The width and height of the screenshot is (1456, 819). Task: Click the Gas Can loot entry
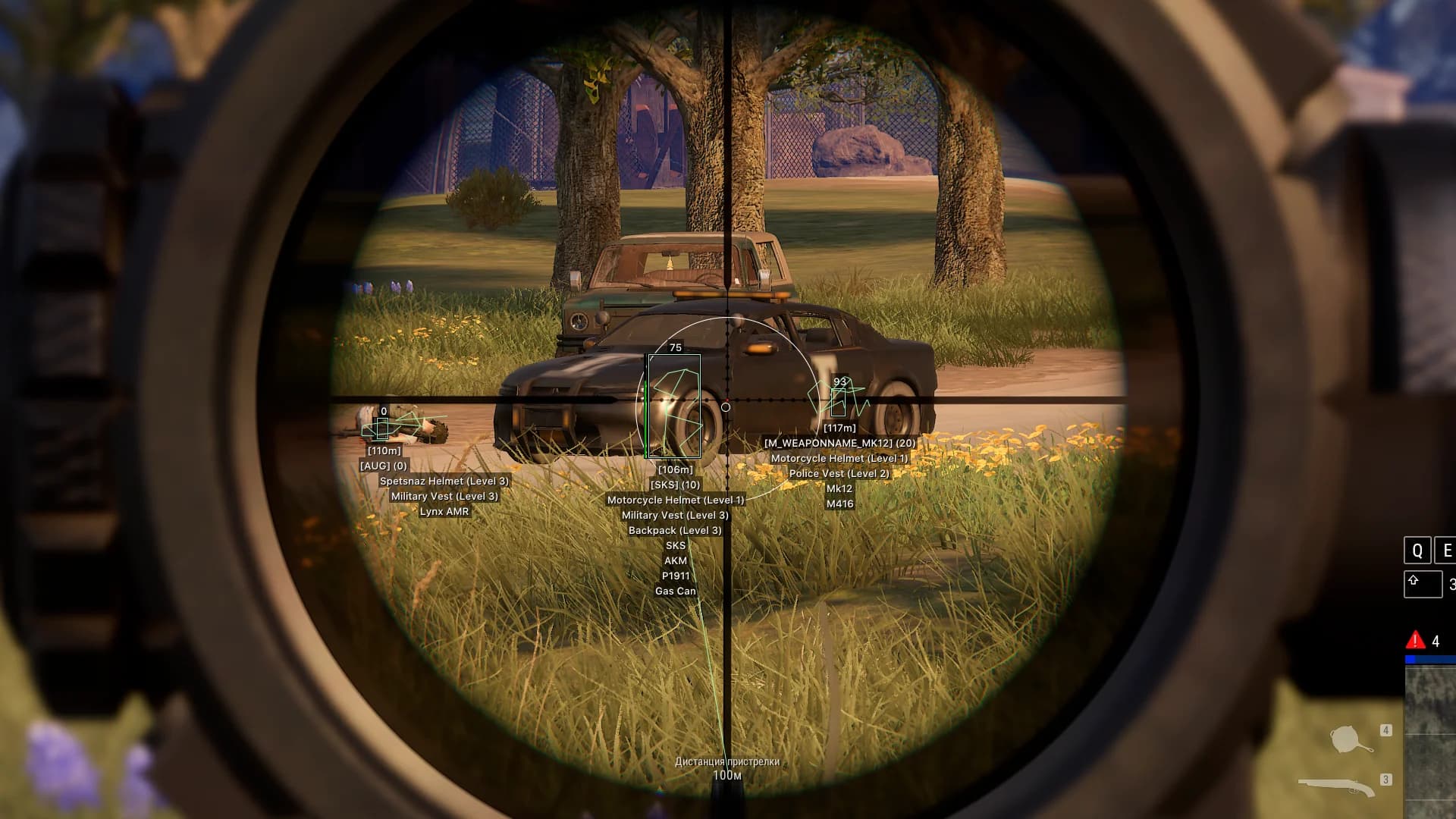point(676,590)
